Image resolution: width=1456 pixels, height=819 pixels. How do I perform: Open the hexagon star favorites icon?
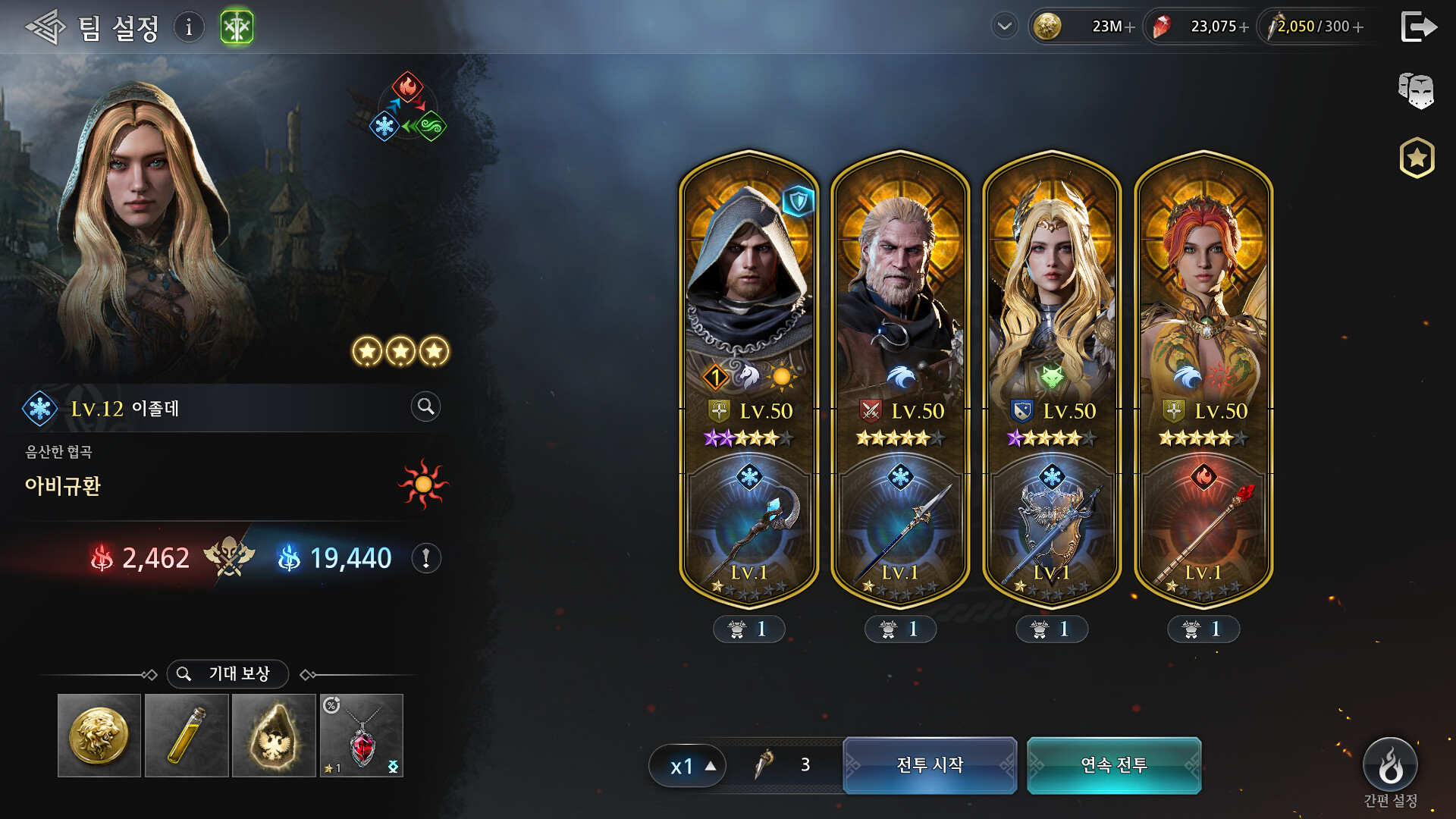click(1417, 158)
